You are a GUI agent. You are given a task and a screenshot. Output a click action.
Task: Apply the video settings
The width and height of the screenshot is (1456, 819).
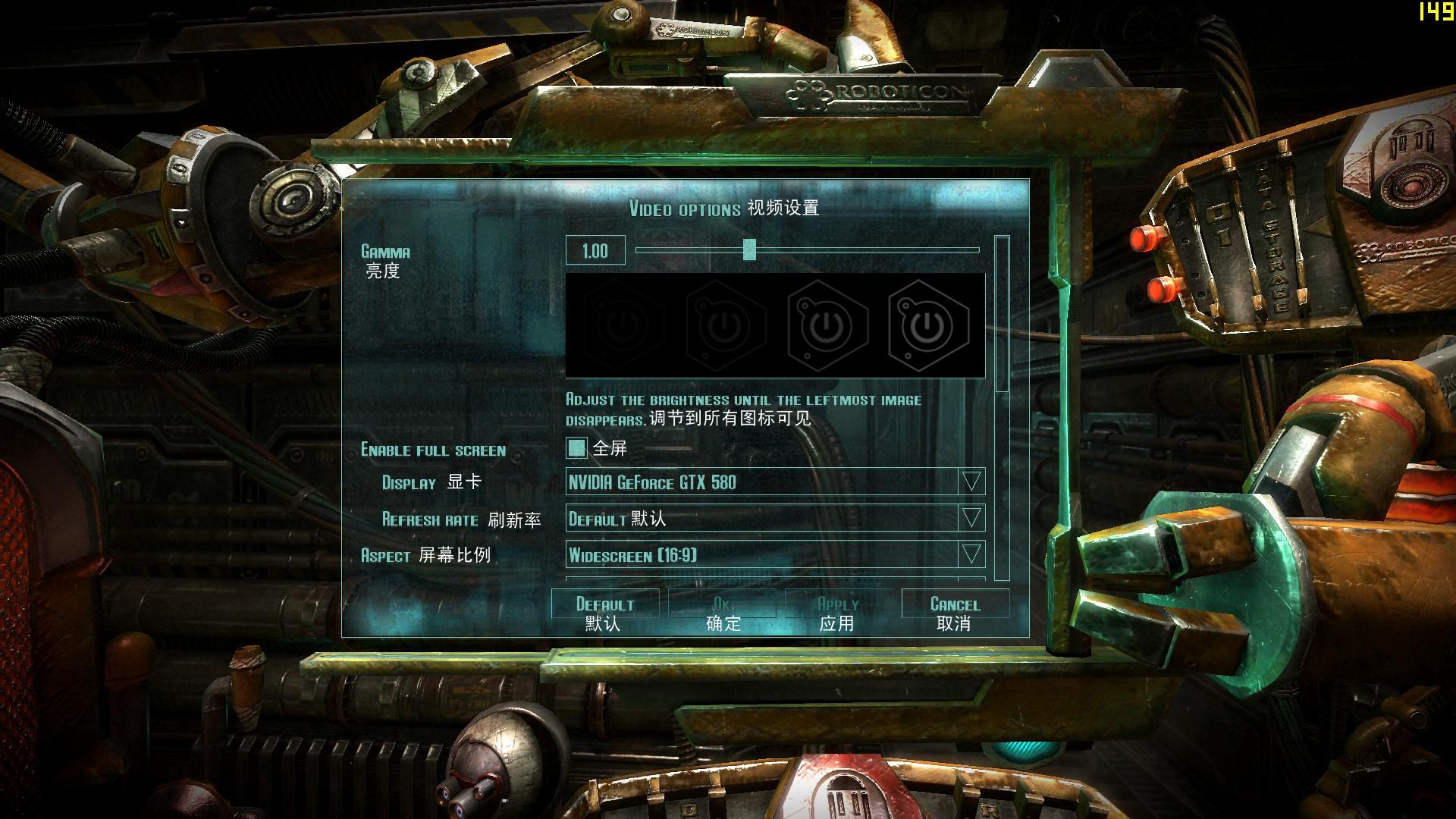pyautogui.click(x=838, y=613)
